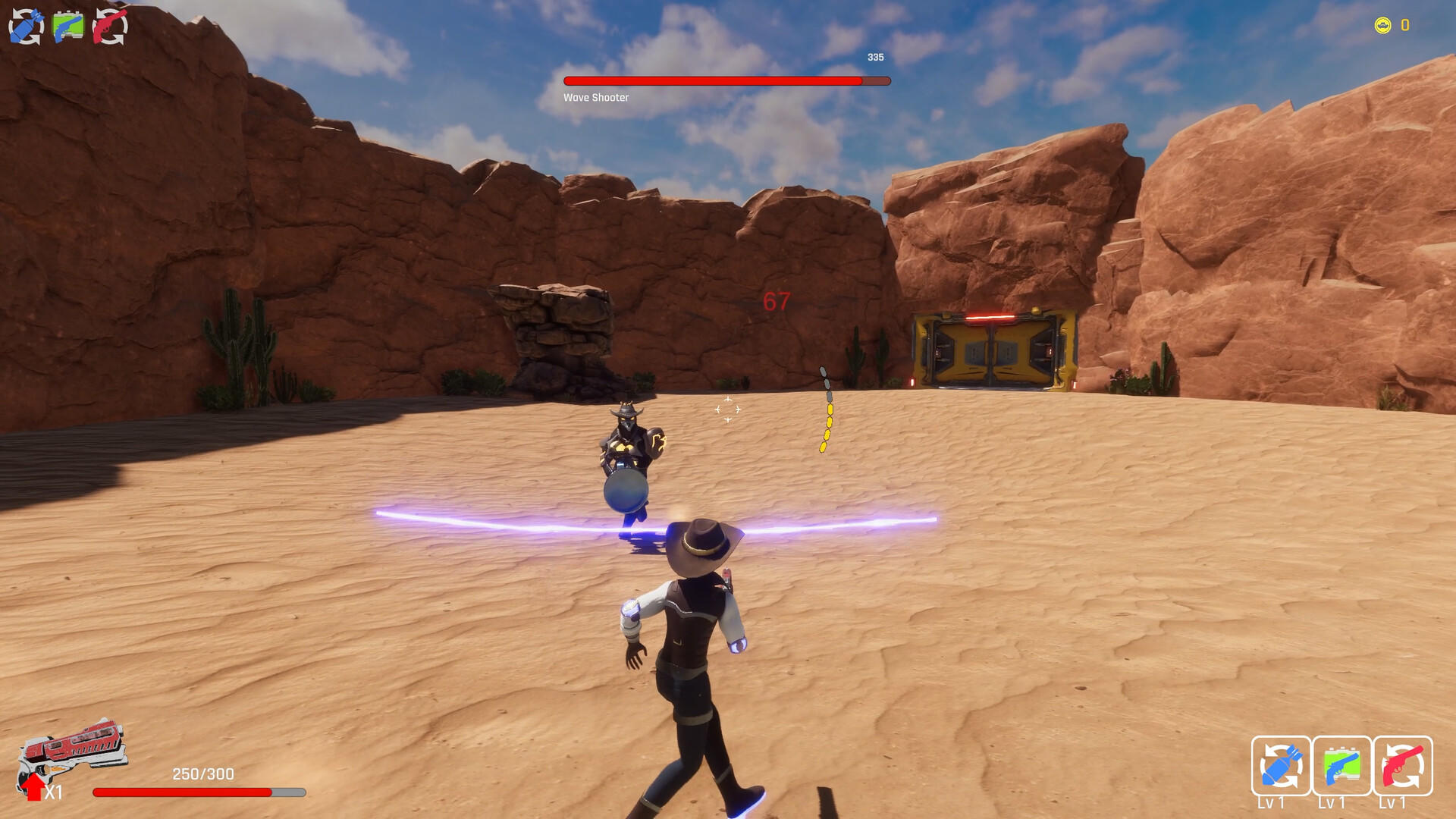Select the Wave Shooter boss name label

tap(596, 97)
